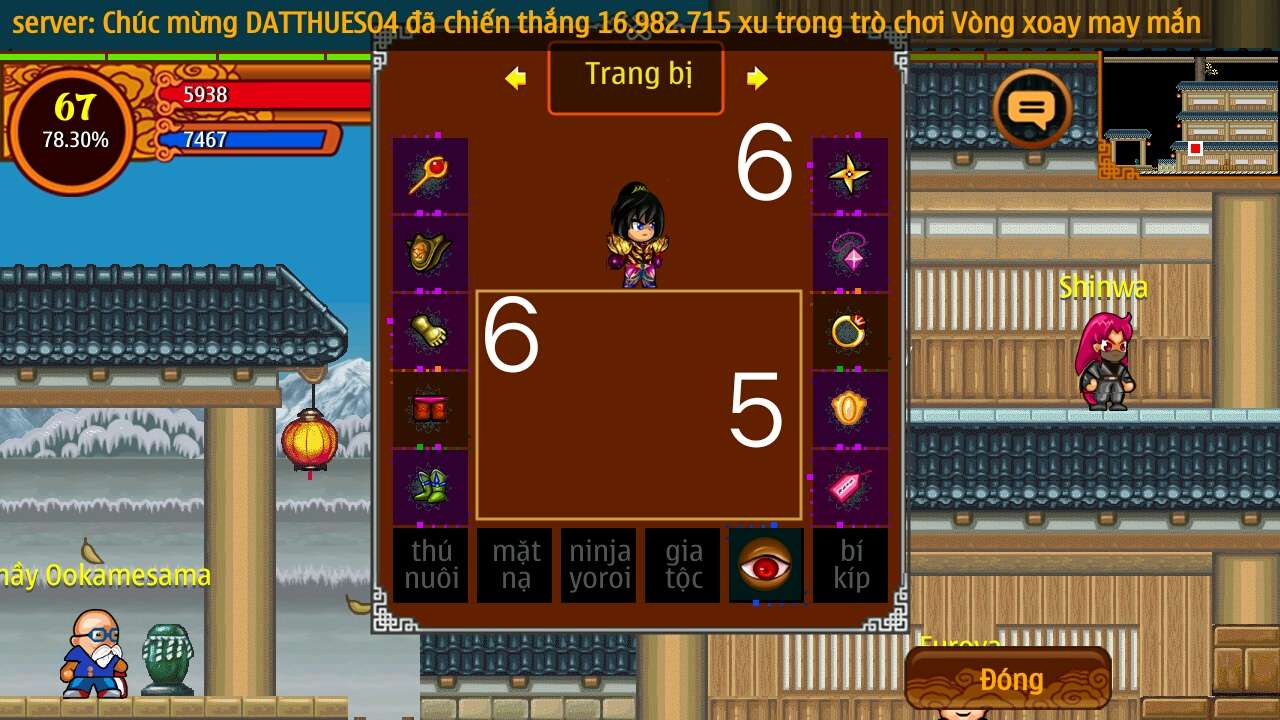The image size is (1280, 720).
Task: Open the chat speech bubble icon
Action: 1032,108
